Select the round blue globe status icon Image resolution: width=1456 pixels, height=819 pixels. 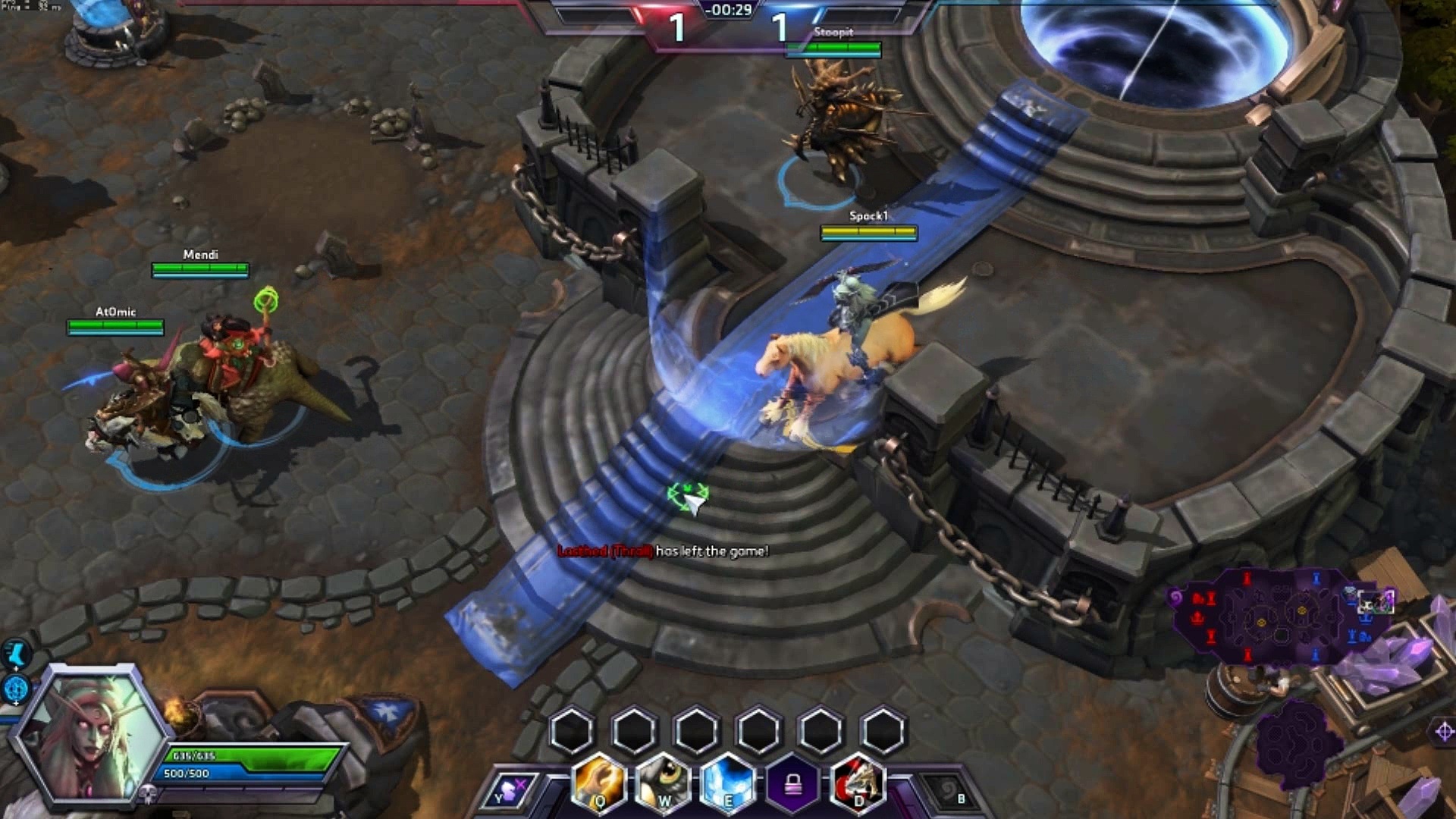(16, 689)
